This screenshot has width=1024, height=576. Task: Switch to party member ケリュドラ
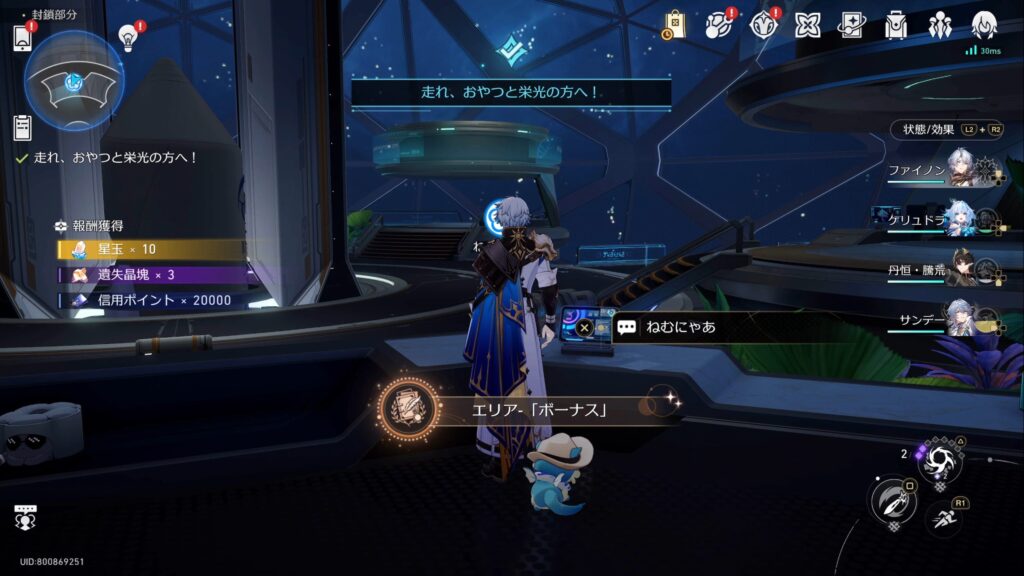pyautogui.click(x=961, y=219)
